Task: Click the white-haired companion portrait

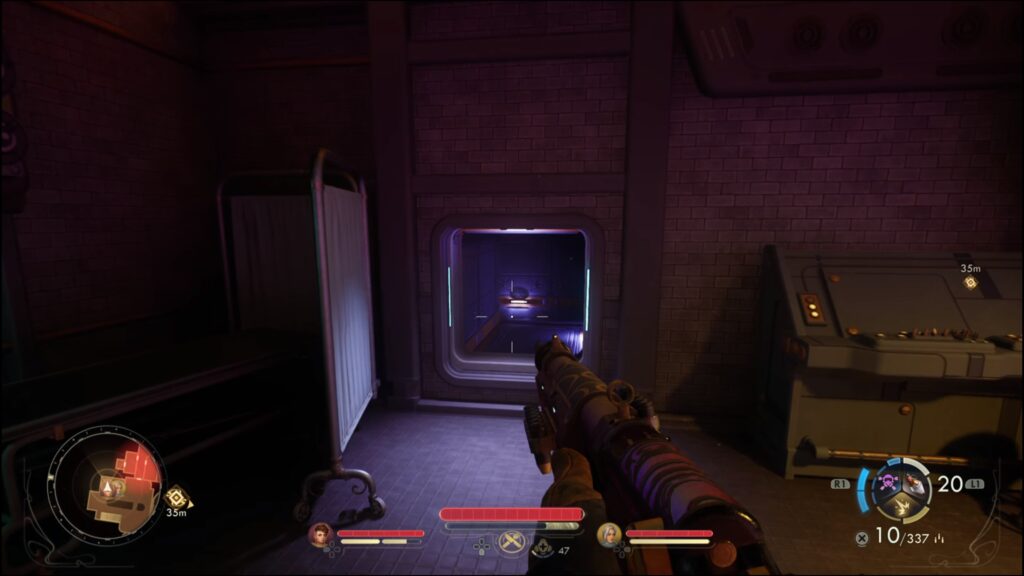Action: 608,536
